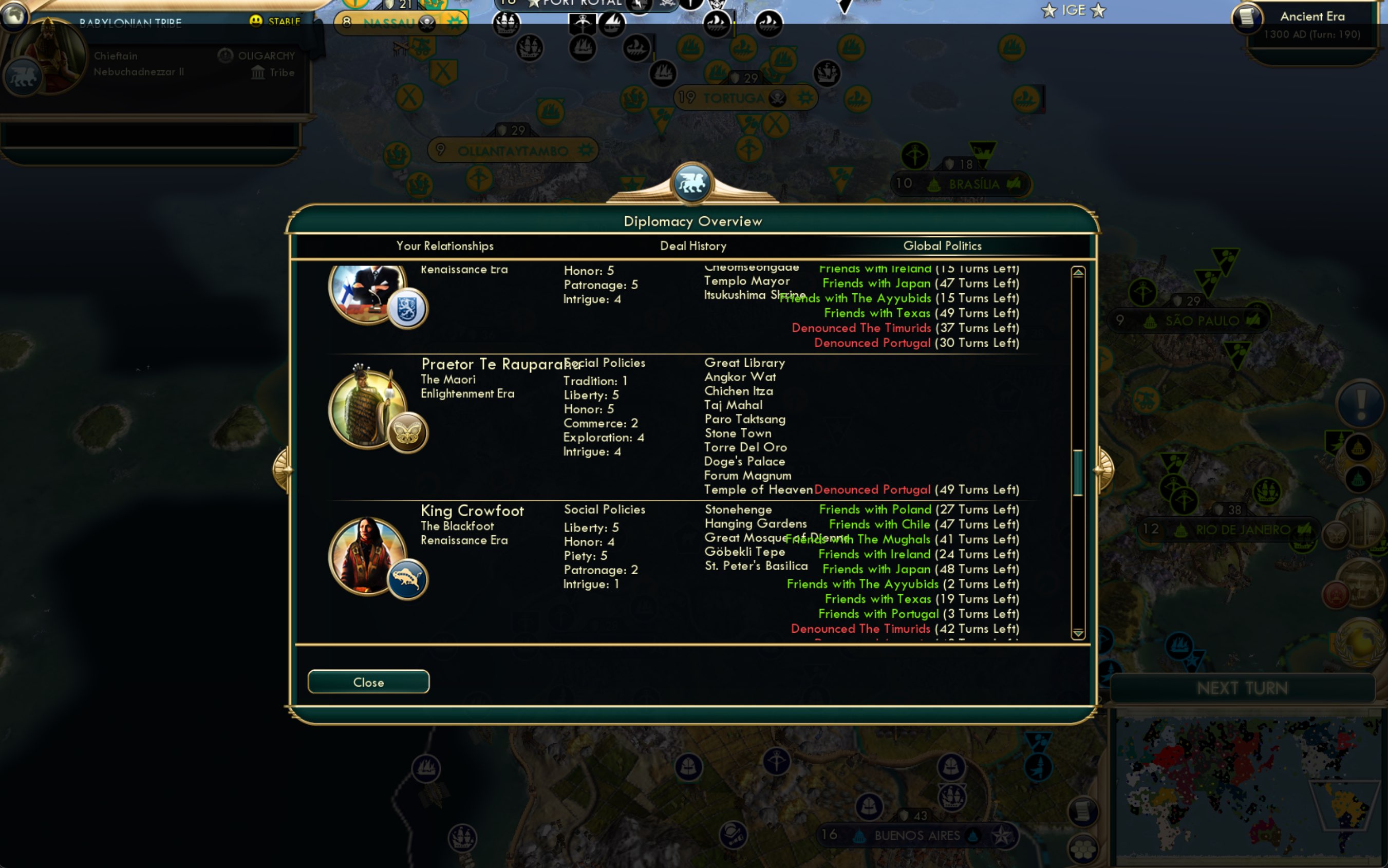
Task: Click the Oligarchy government icon
Action: pos(224,55)
